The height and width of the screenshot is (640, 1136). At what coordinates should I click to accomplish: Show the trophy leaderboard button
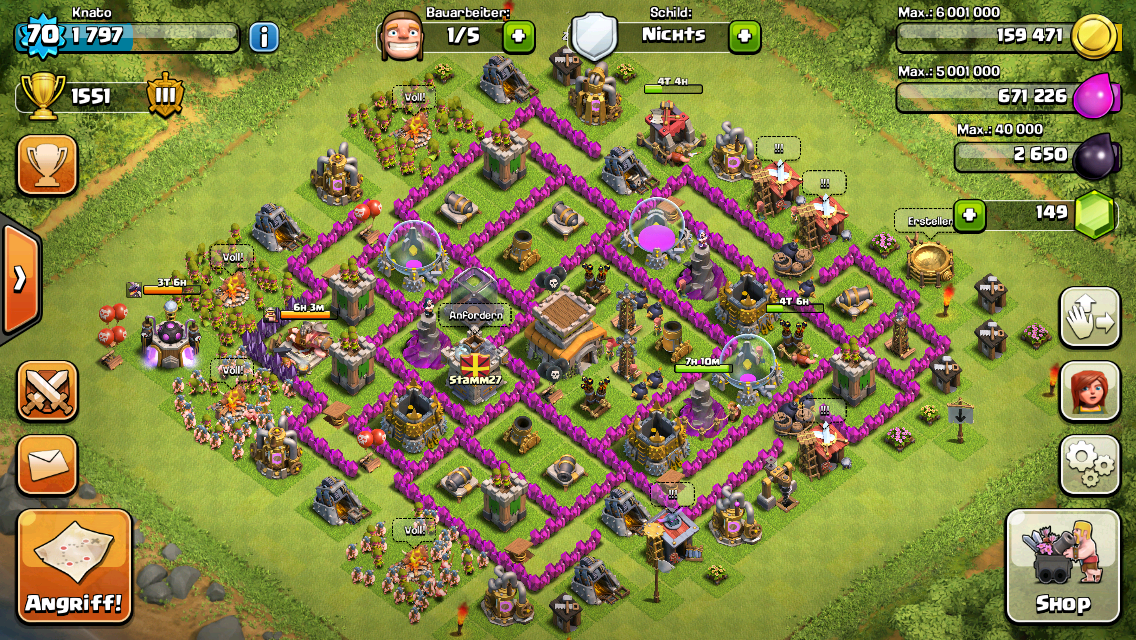(47, 164)
